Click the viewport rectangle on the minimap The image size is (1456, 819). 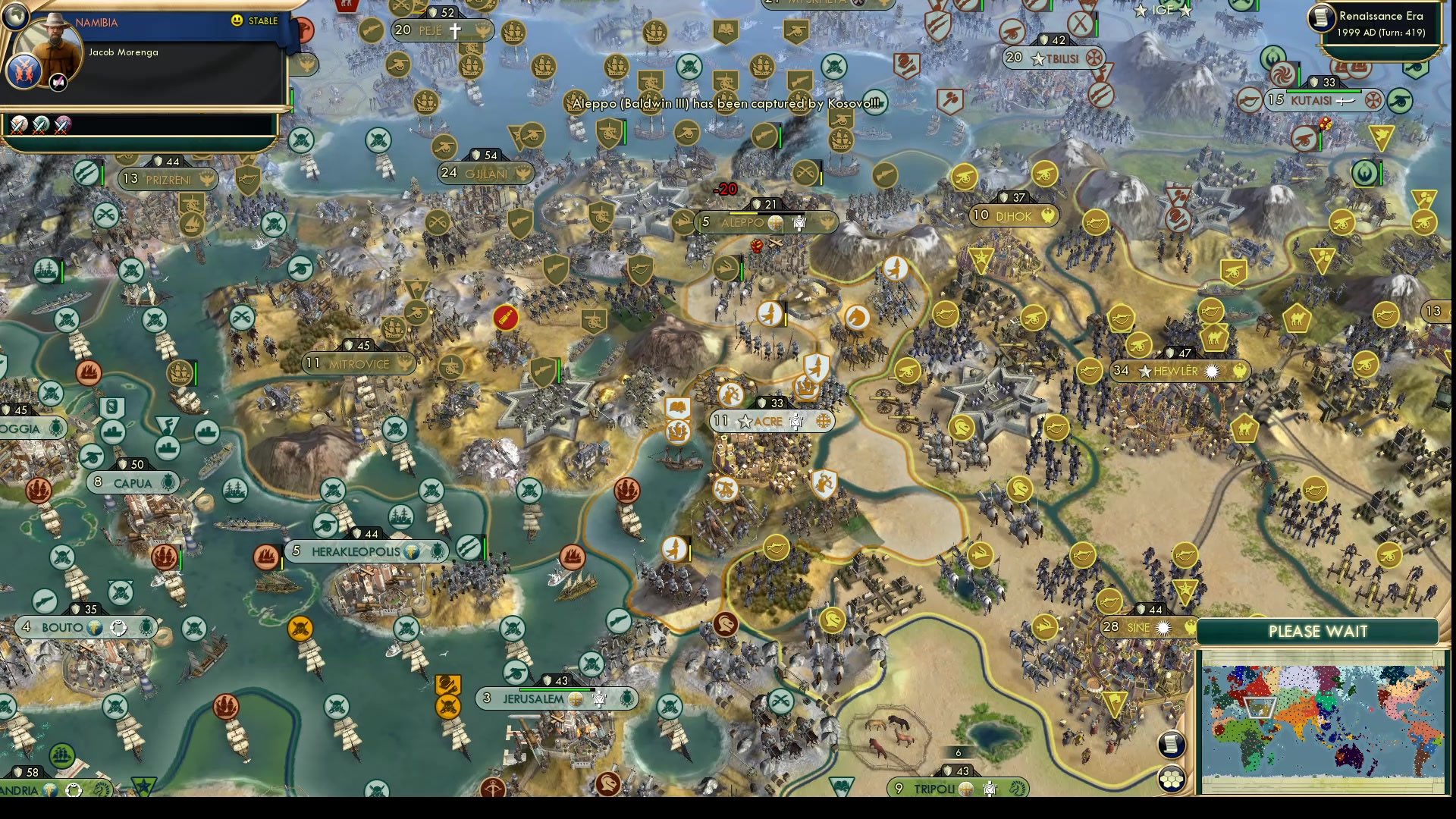[x=1260, y=709]
